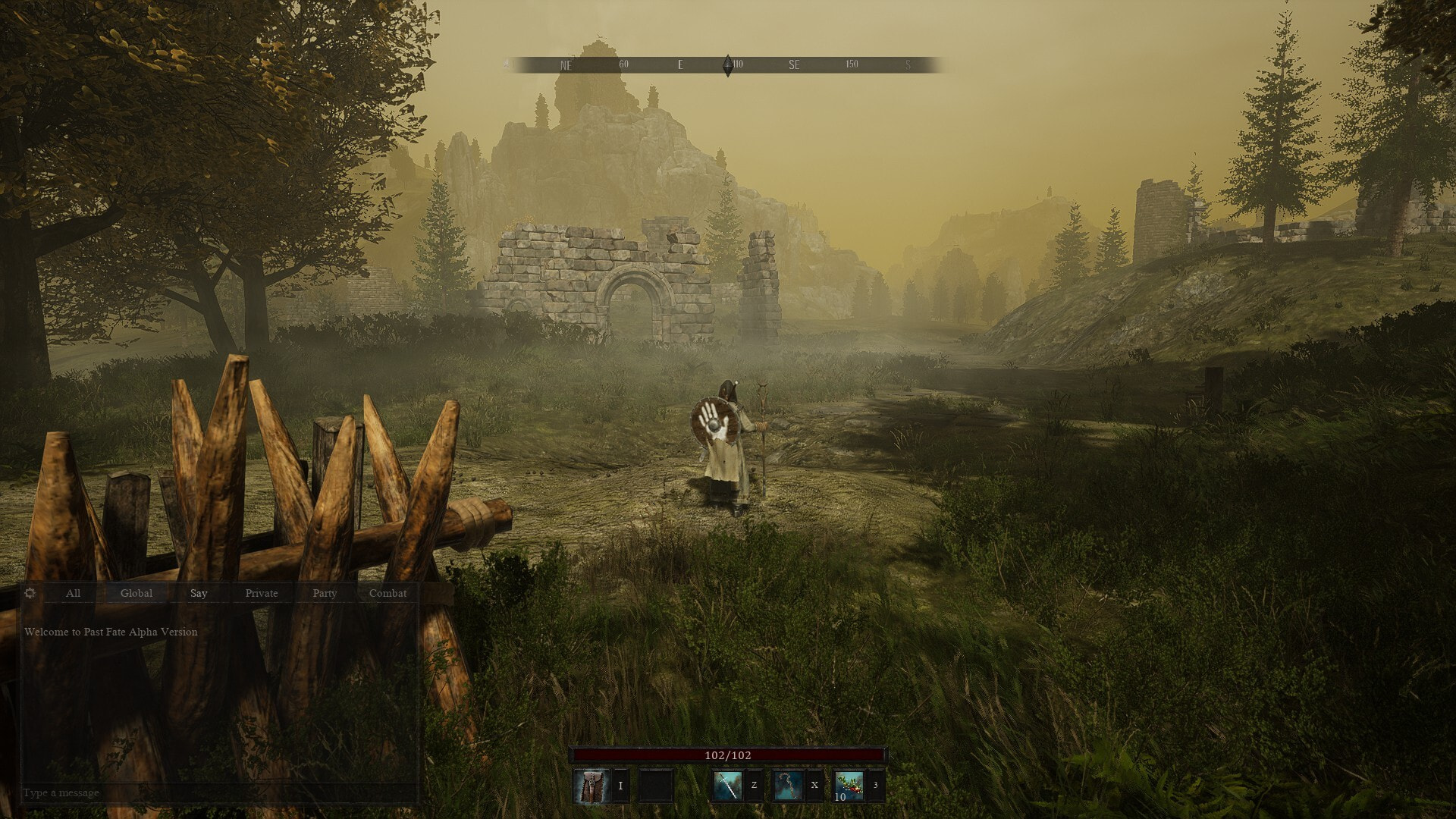Switch chat to the Say tab

[x=199, y=593]
